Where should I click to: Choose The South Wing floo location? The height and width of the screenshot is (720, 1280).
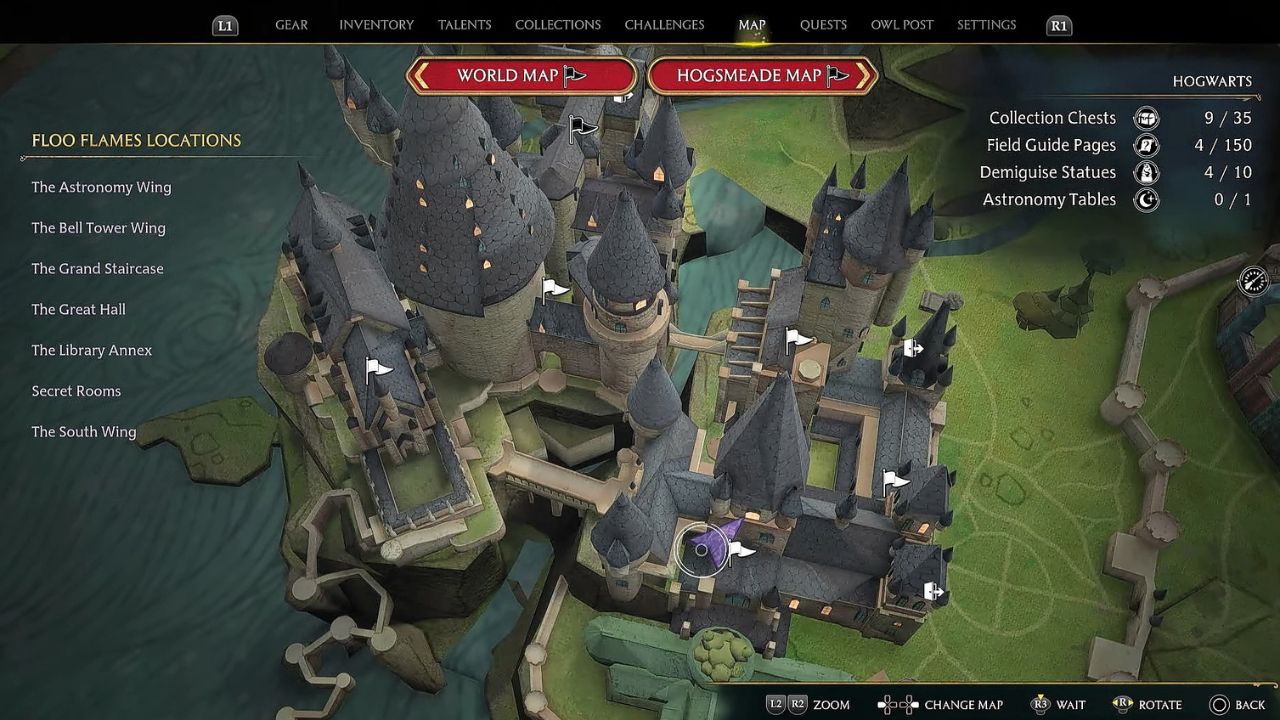coord(83,432)
